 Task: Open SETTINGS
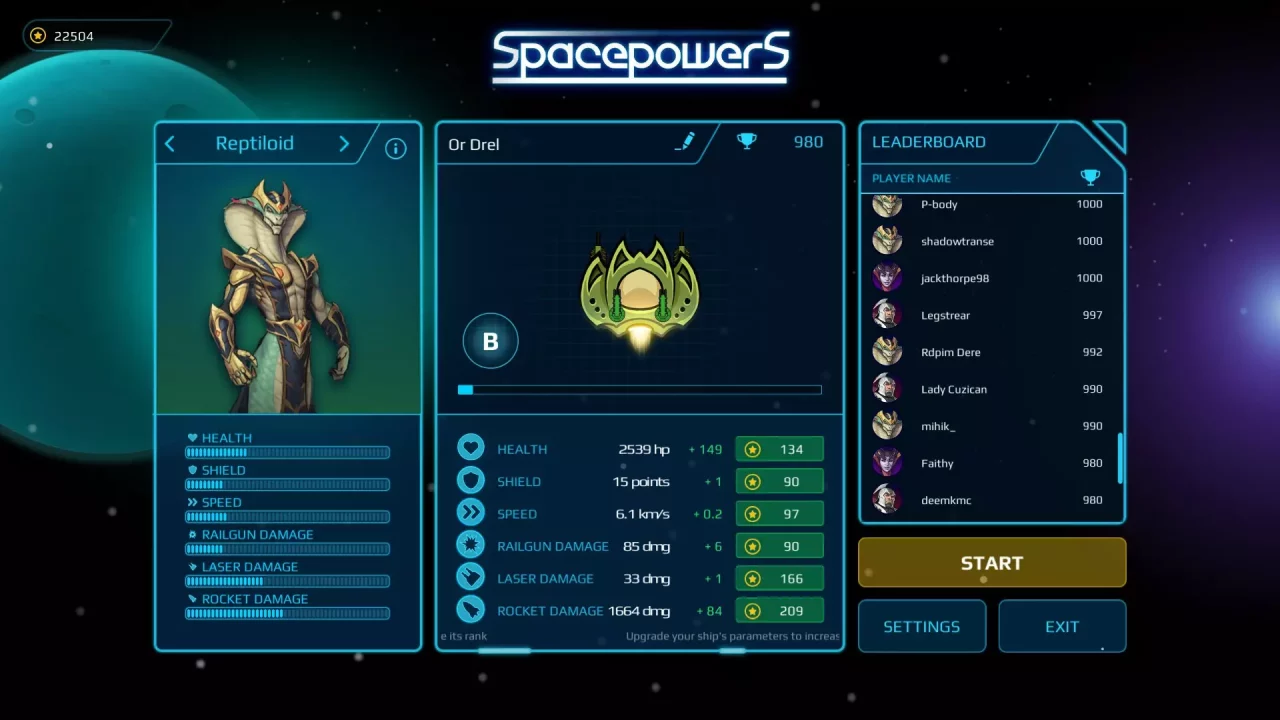(x=921, y=626)
